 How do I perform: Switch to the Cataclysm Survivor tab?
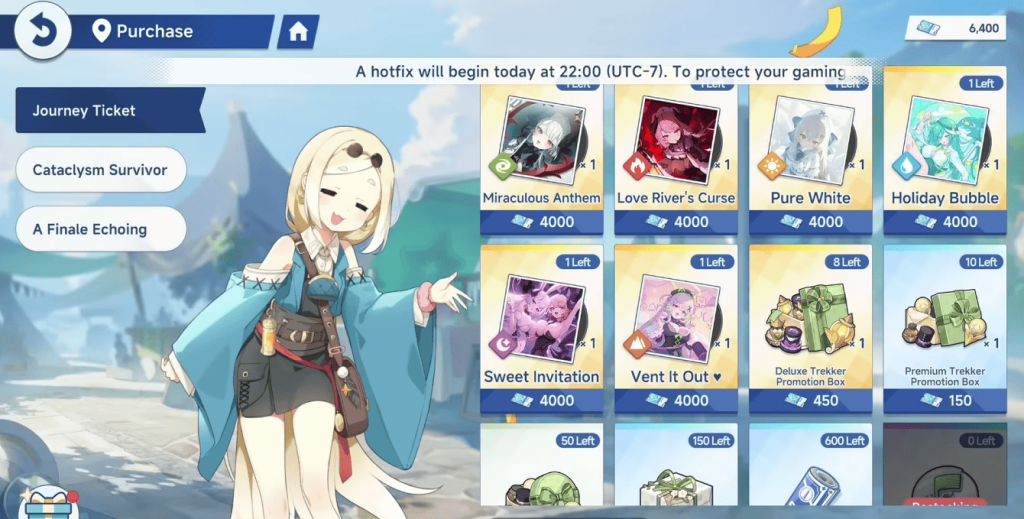[x=100, y=170]
